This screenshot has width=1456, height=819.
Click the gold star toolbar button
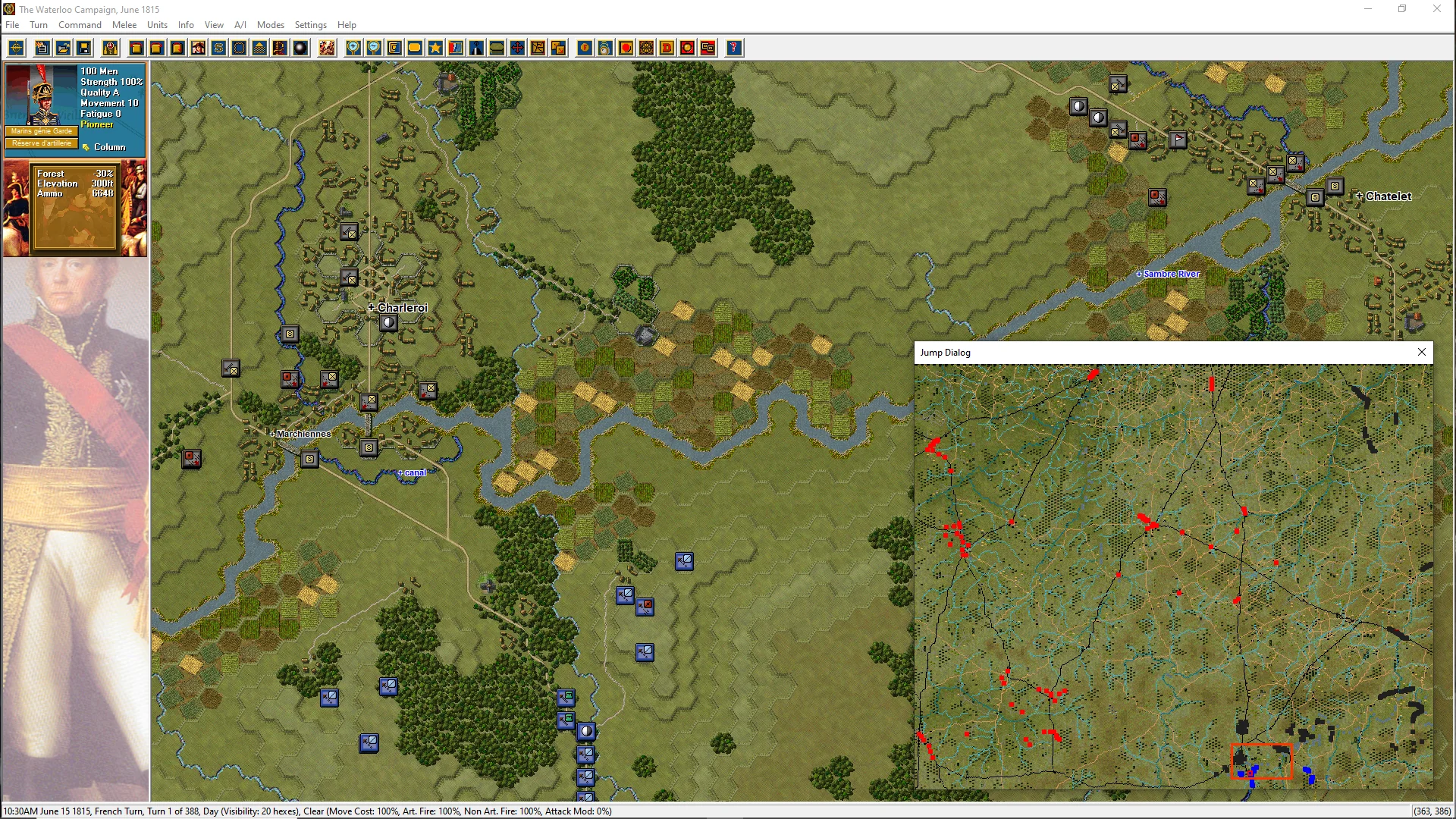435,49
